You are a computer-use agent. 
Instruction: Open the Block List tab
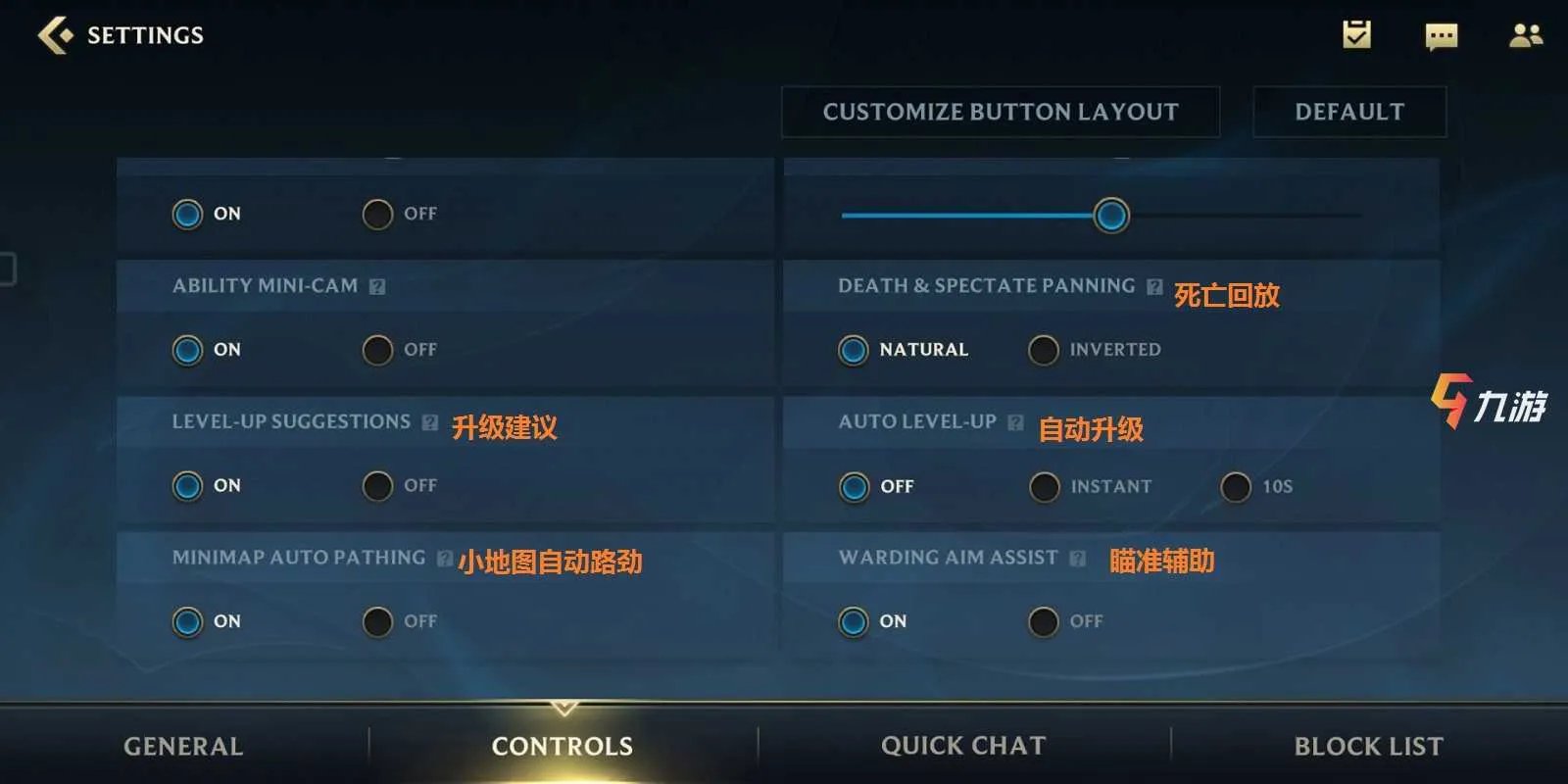click(x=1368, y=746)
